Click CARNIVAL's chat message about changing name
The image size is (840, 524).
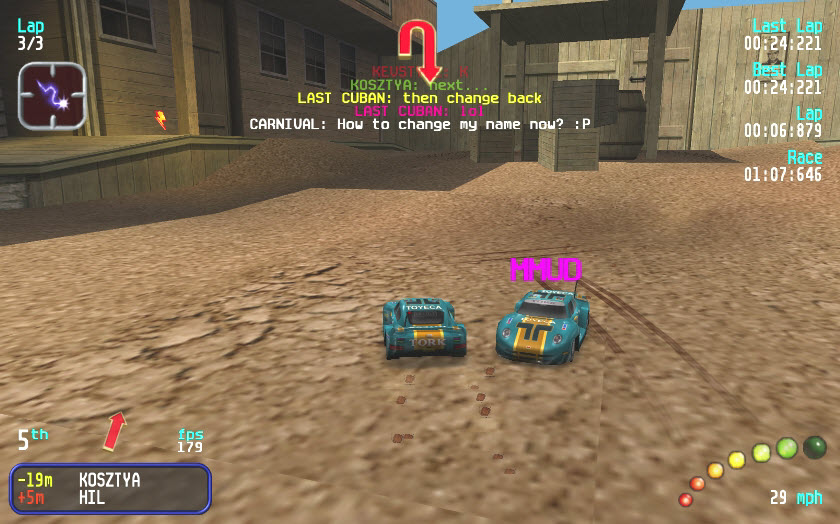[420, 124]
